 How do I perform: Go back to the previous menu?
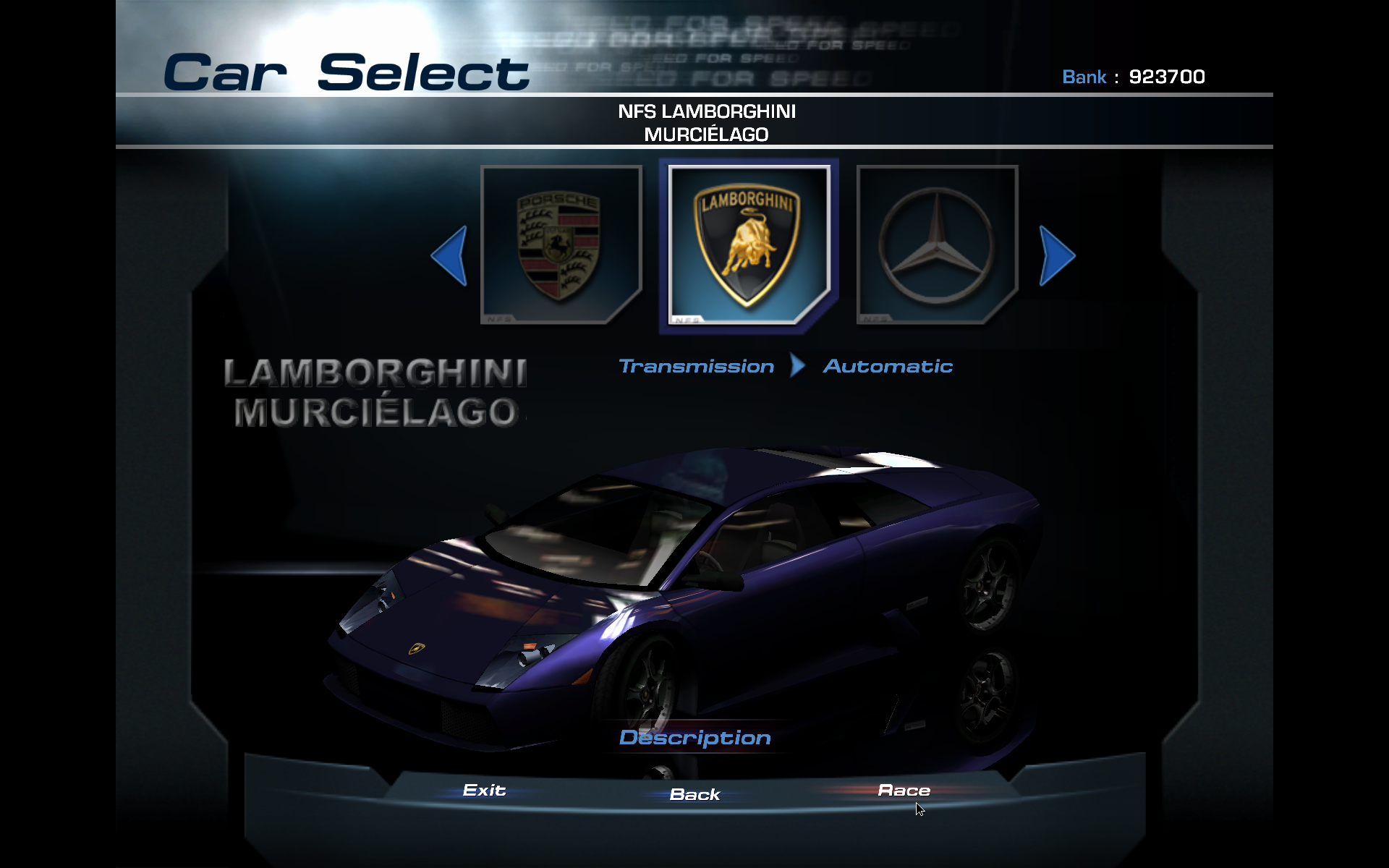694,794
